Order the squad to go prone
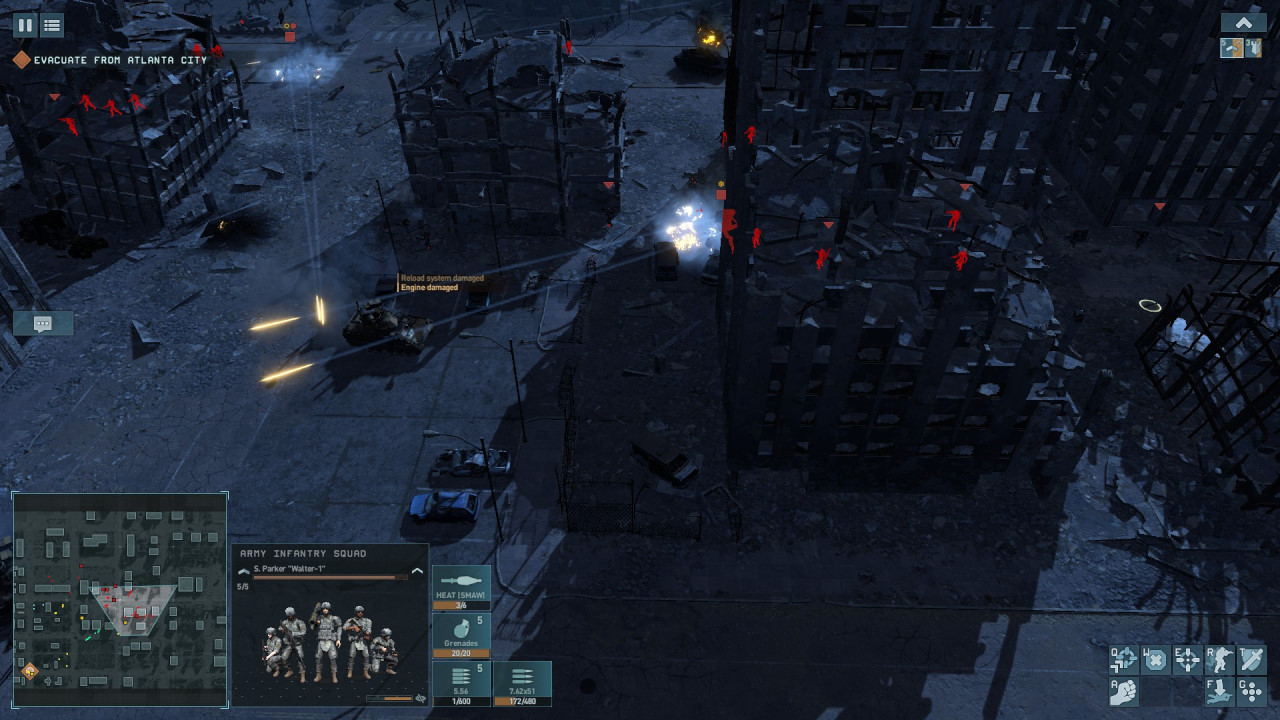 coord(1220,692)
